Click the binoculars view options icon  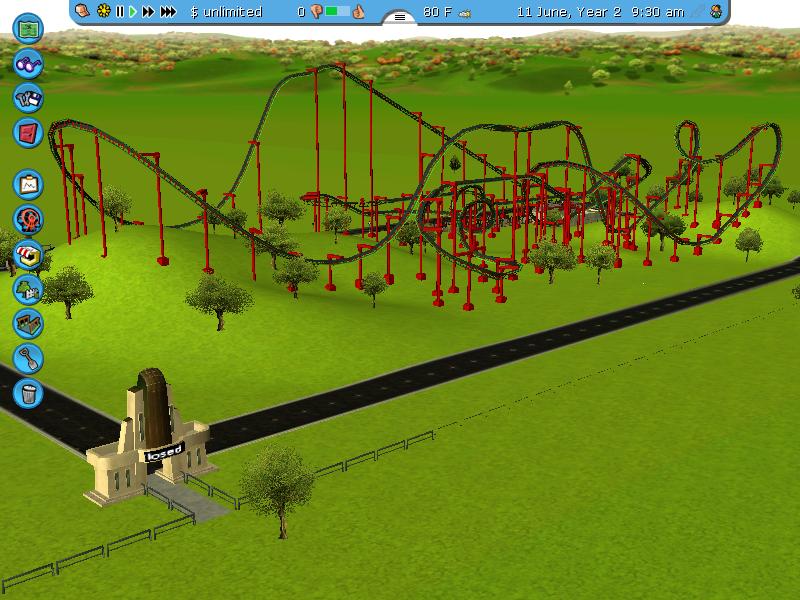click(29, 64)
